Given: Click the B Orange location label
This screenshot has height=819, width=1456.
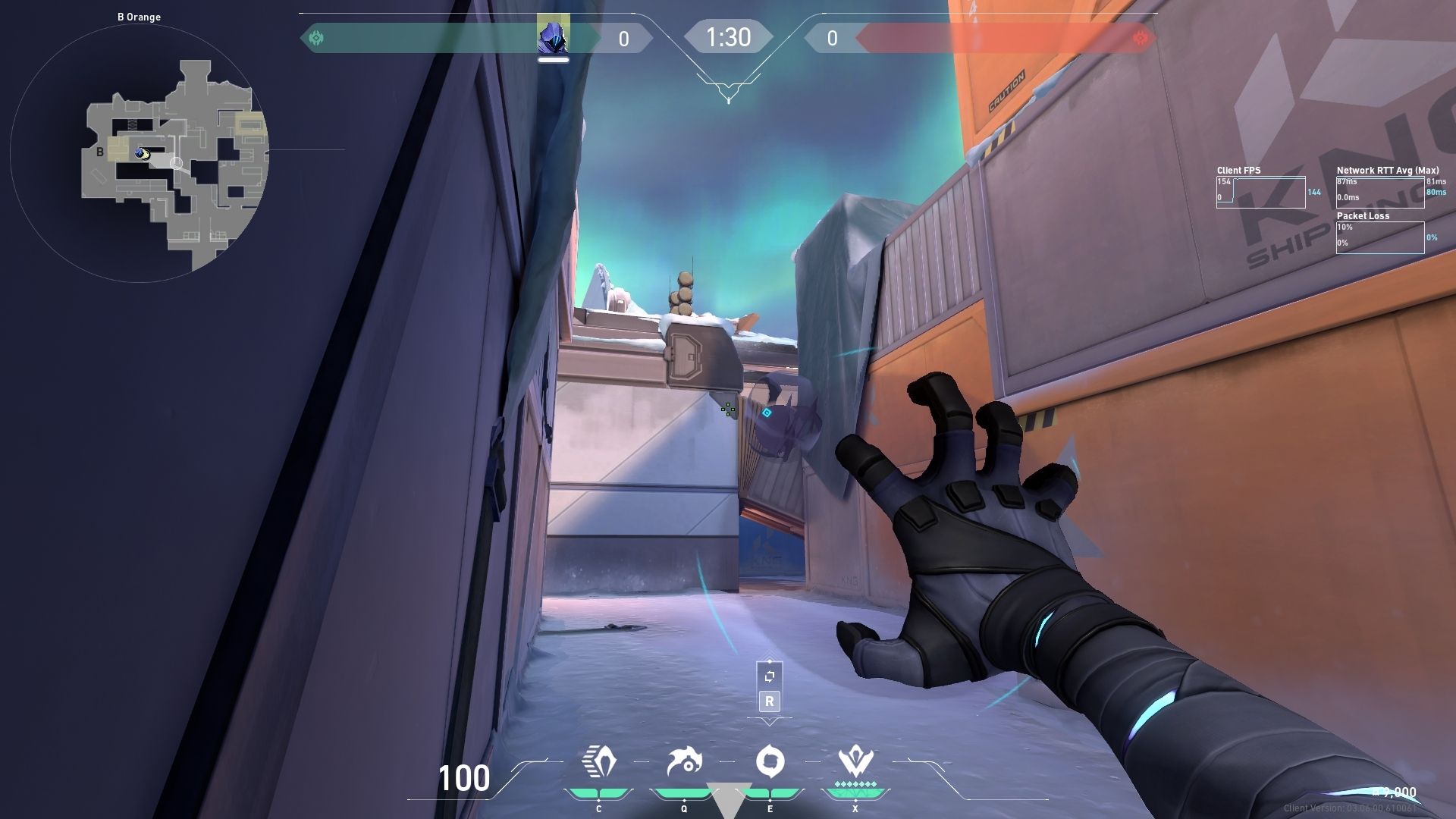Looking at the screenshot, I should coord(139,15).
